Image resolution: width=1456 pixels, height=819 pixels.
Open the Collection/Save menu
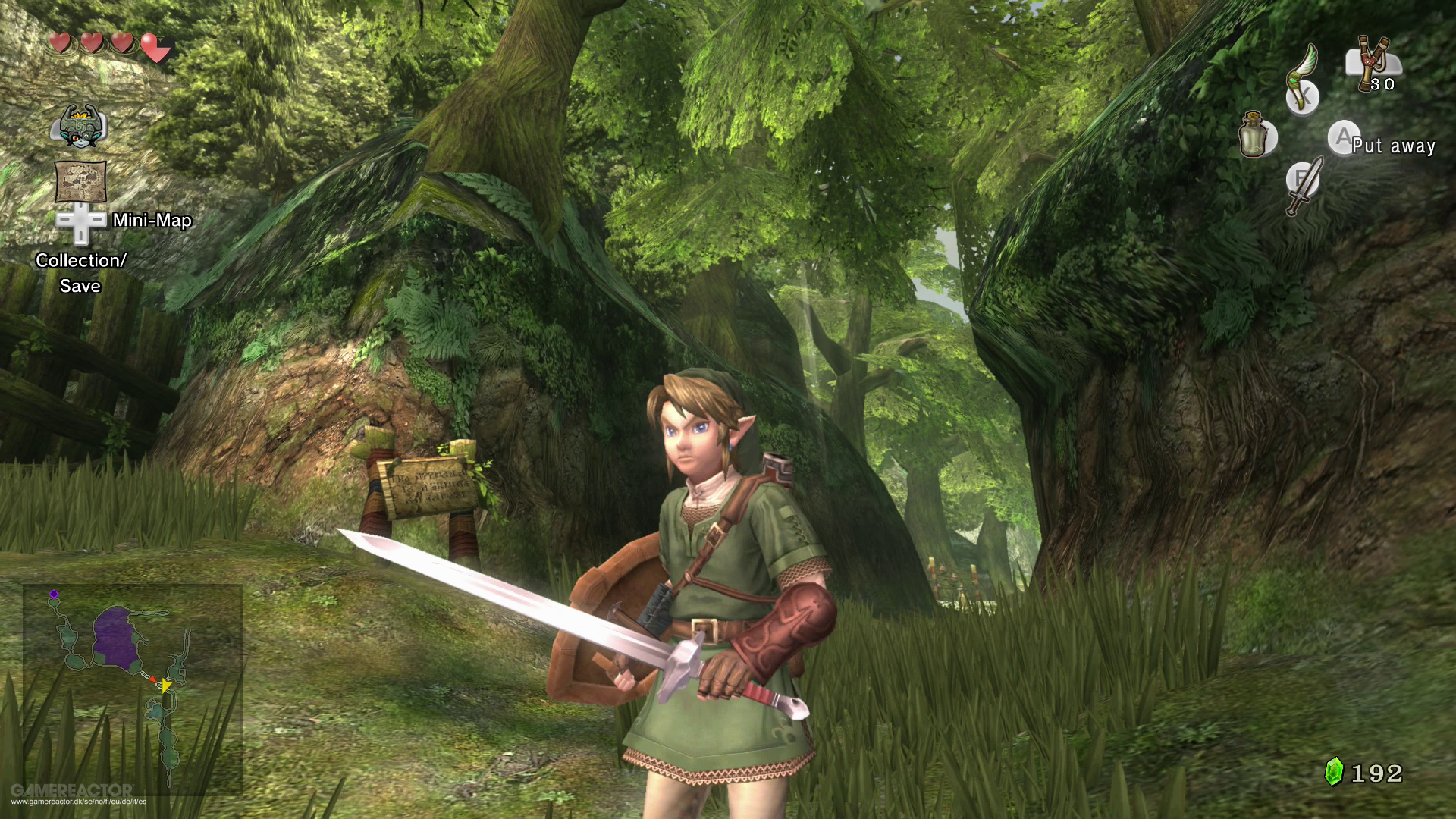(82, 271)
